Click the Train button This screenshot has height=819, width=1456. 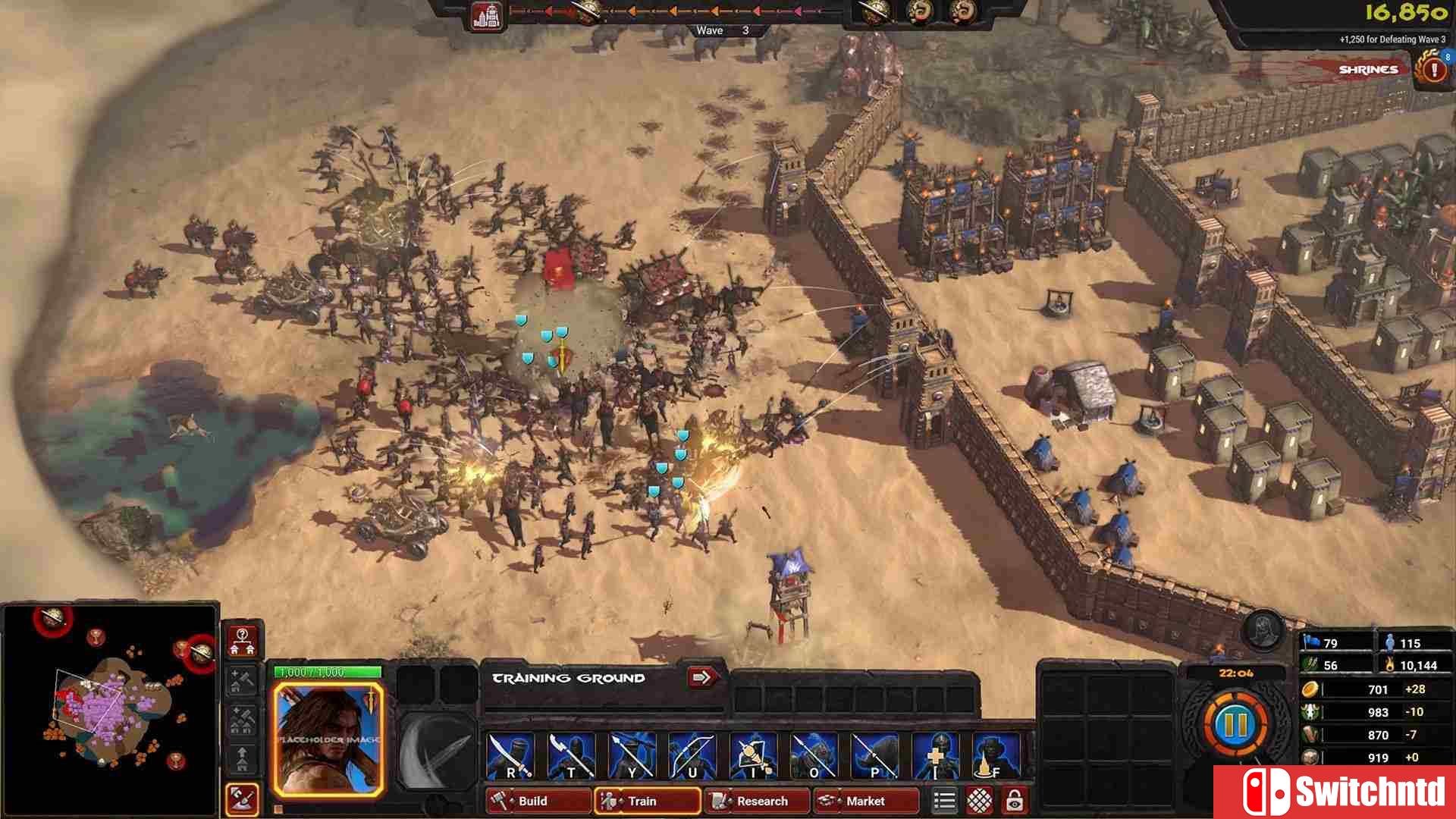pos(647,801)
